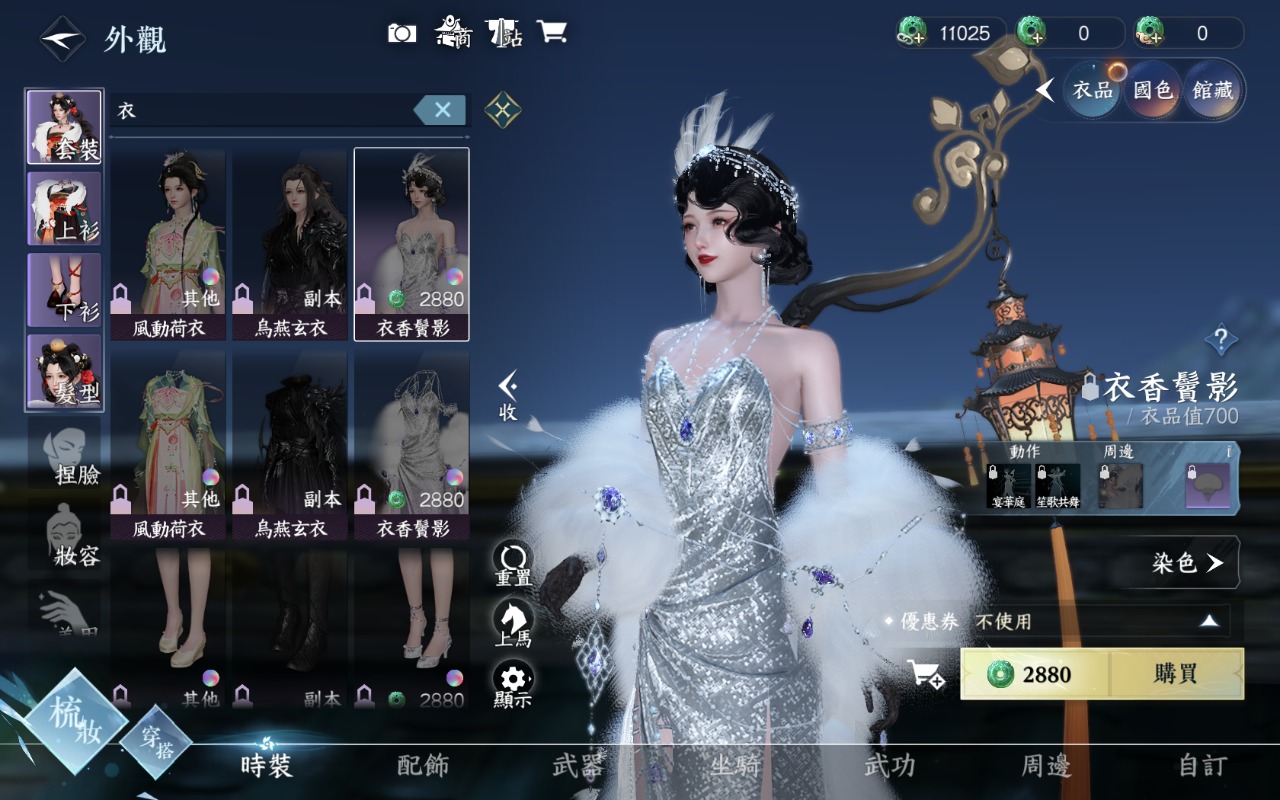Go back using the top-left arrow
The image size is (1280, 800).
click(62, 39)
